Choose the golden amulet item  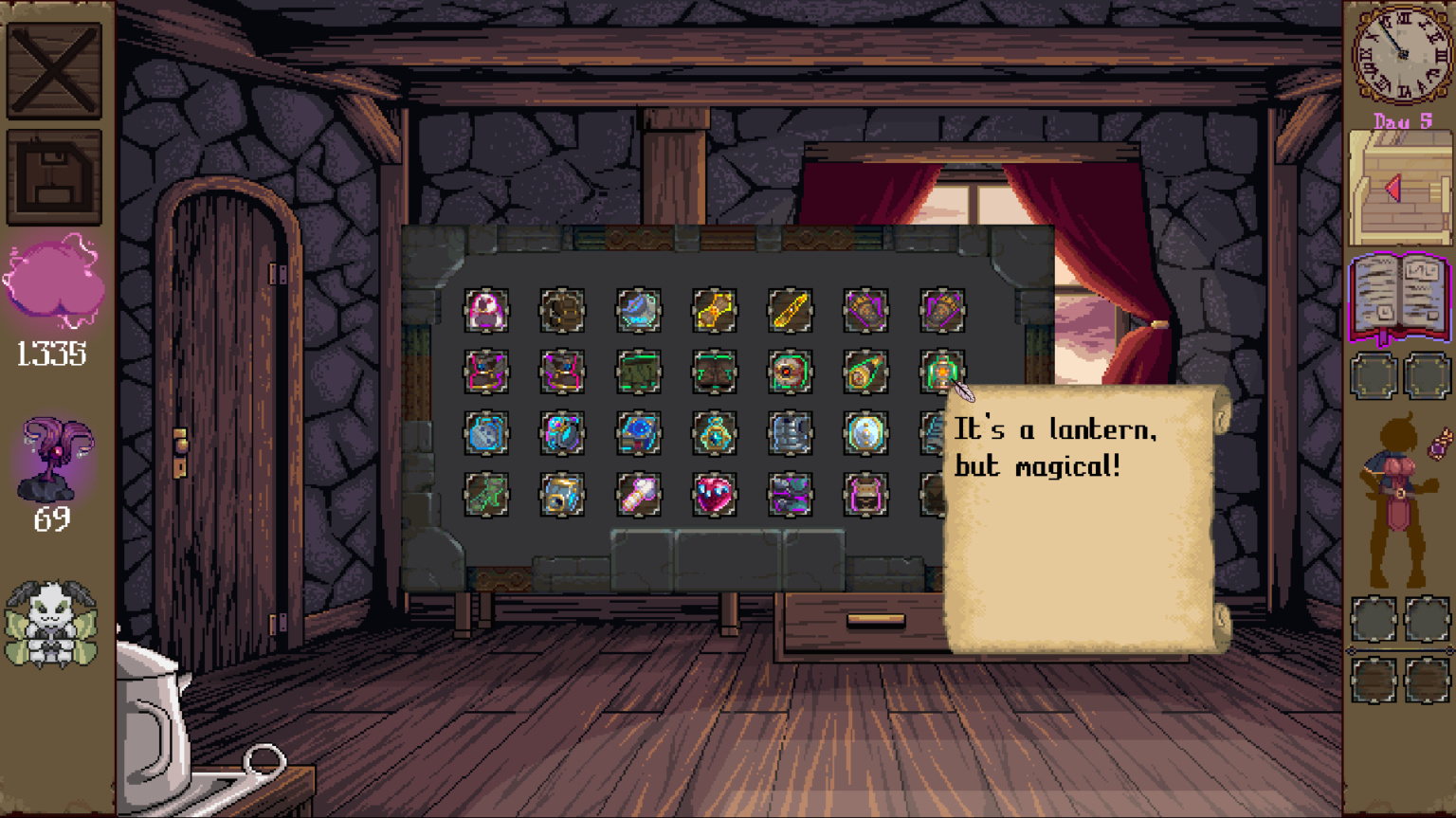[x=714, y=433]
